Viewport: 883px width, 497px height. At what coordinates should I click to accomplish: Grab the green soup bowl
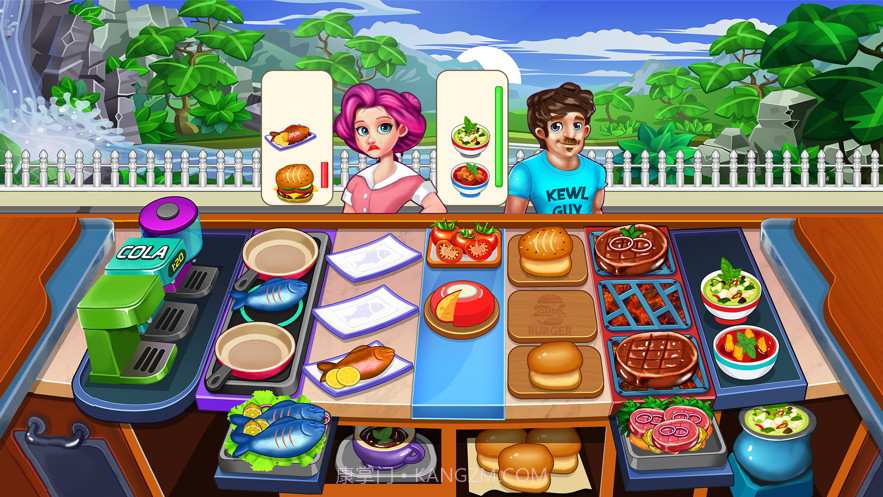point(731,290)
